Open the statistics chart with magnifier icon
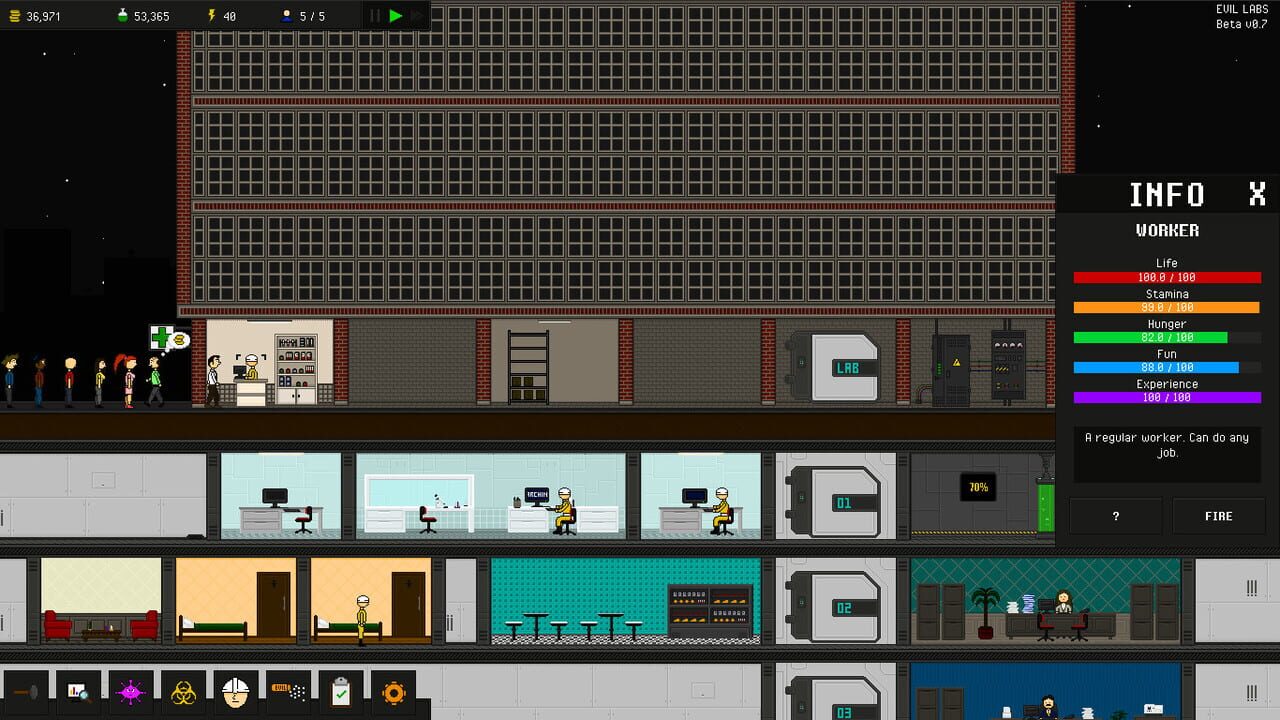Viewport: 1280px width, 720px height. pyautogui.click(x=77, y=692)
